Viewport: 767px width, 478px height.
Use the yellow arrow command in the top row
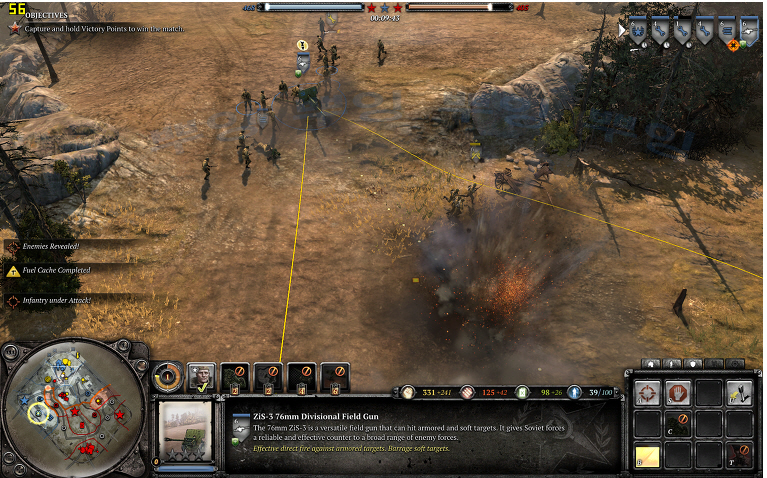(x=739, y=393)
